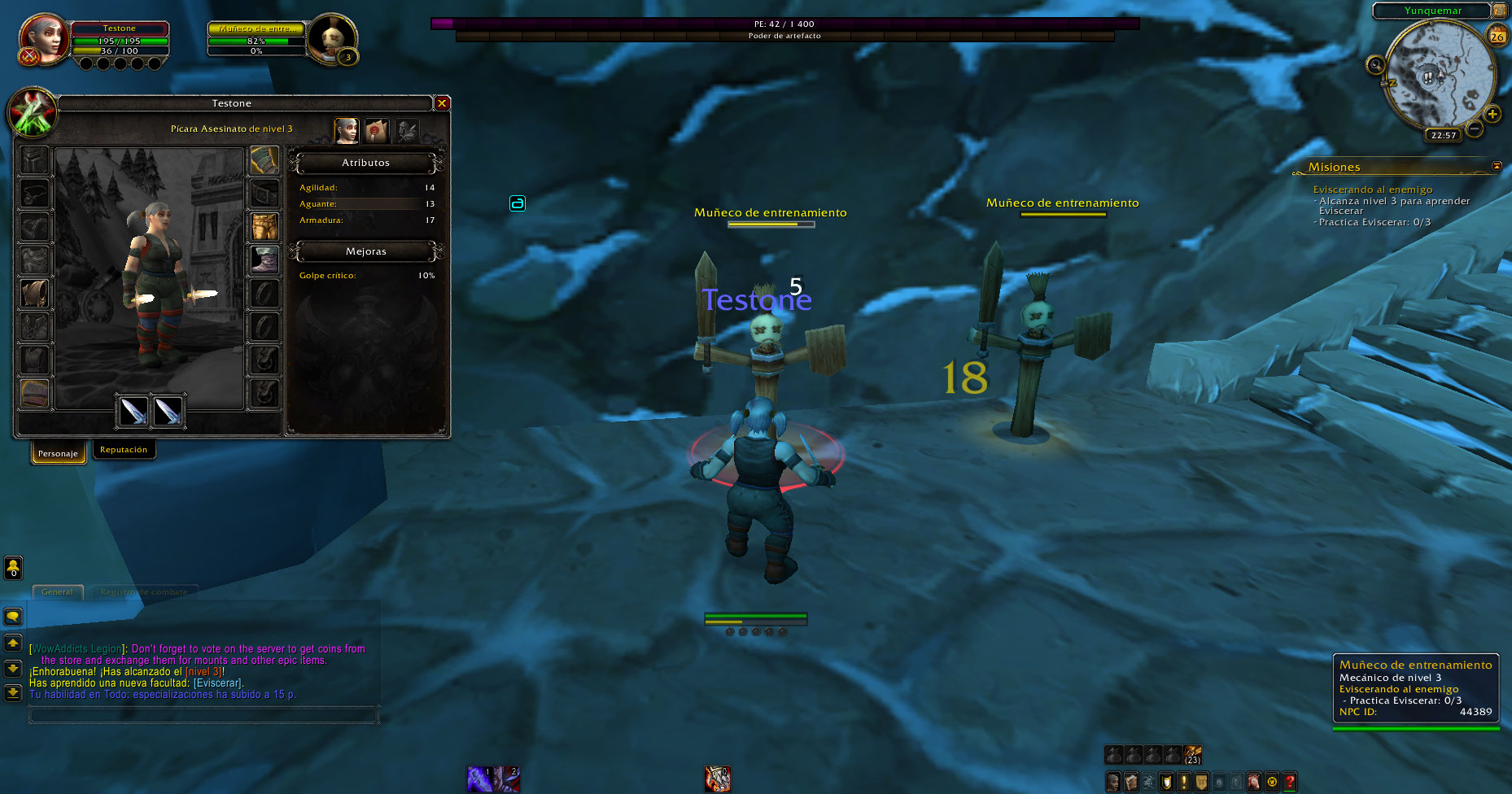Switch to the Reputación tab
The image size is (1512, 794).
(124, 450)
